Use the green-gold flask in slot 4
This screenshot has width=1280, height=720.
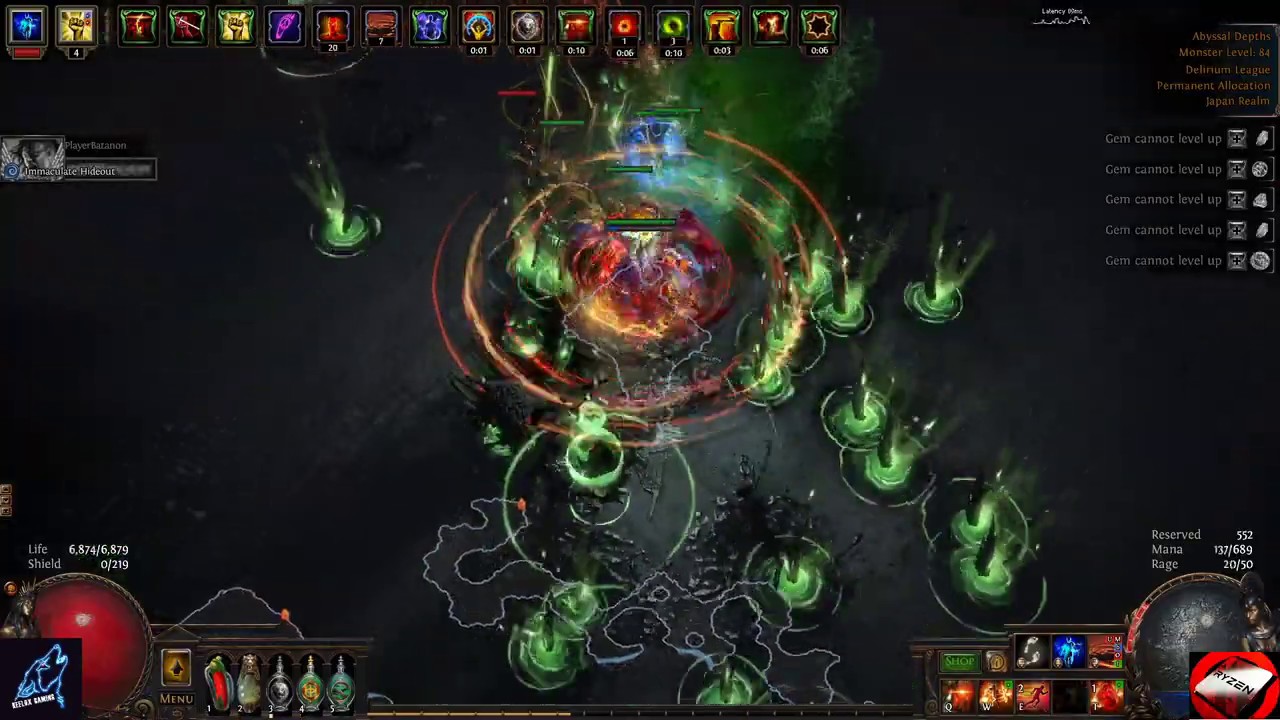(310, 682)
